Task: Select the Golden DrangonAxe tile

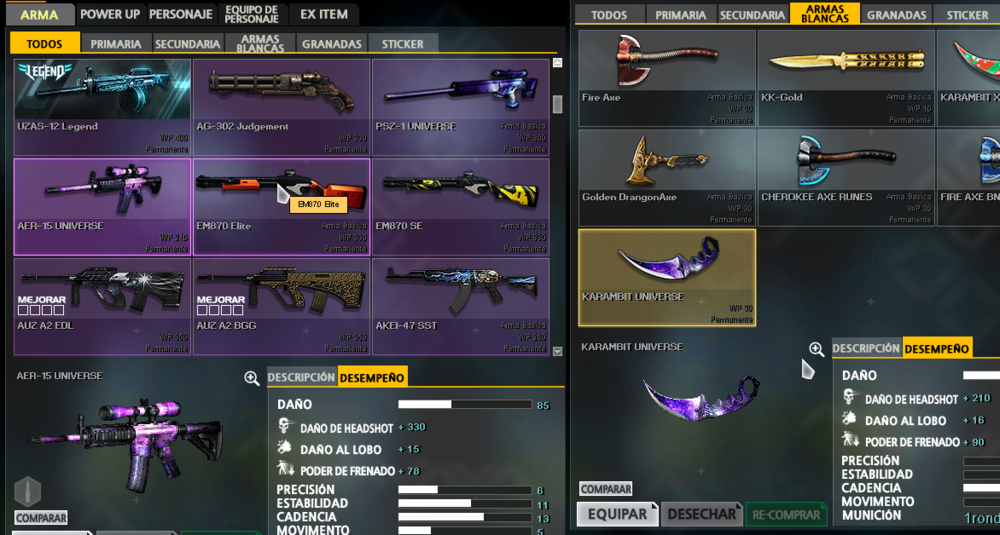Action: 666,177
